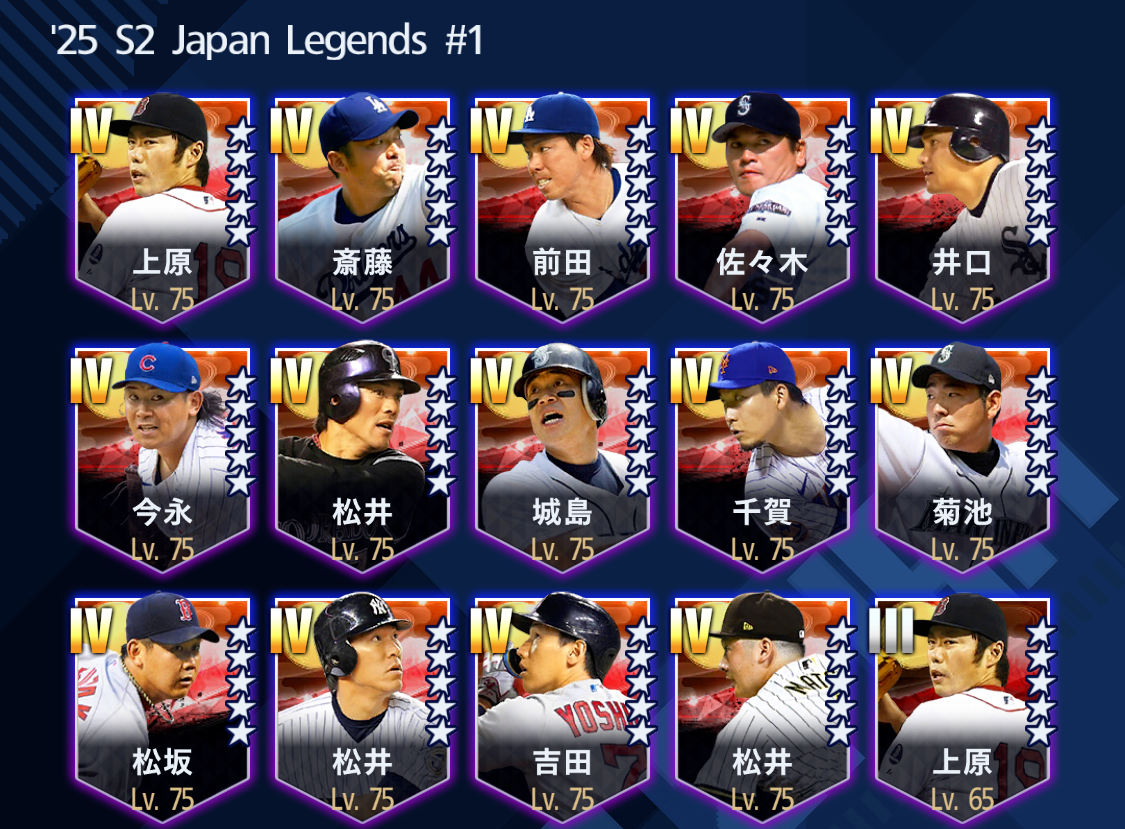Pick the 井口 White Sox card
The height and width of the screenshot is (829, 1125).
(962, 205)
